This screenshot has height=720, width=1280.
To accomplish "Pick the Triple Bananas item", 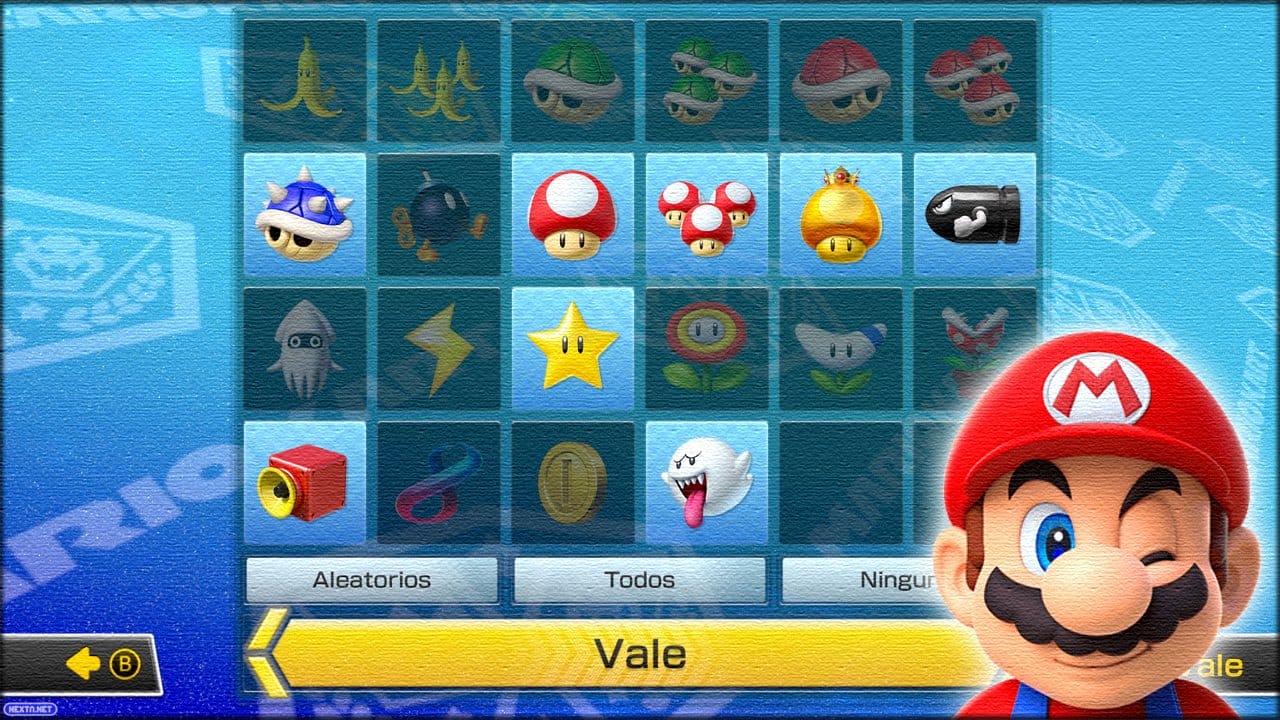I will [439, 78].
